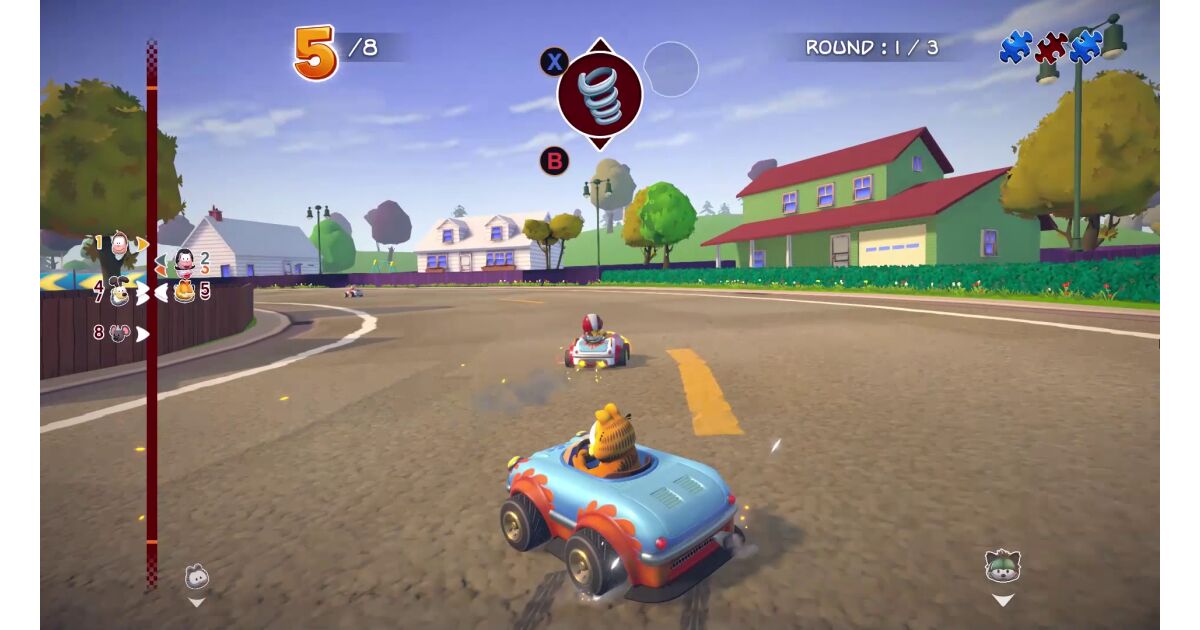Click Garfield's fifth-place position icon

(x=184, y=292)
